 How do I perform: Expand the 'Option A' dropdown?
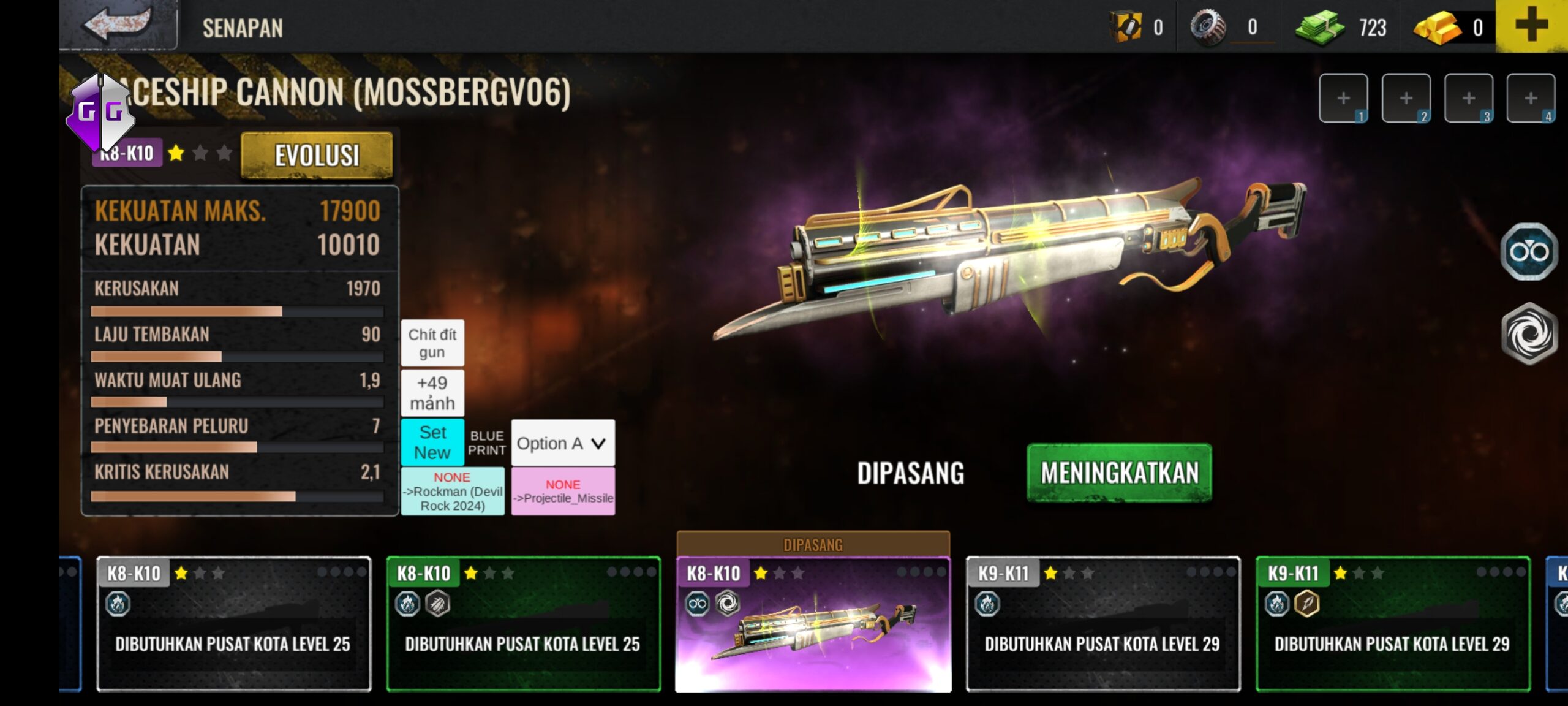(x=562, y=443)
